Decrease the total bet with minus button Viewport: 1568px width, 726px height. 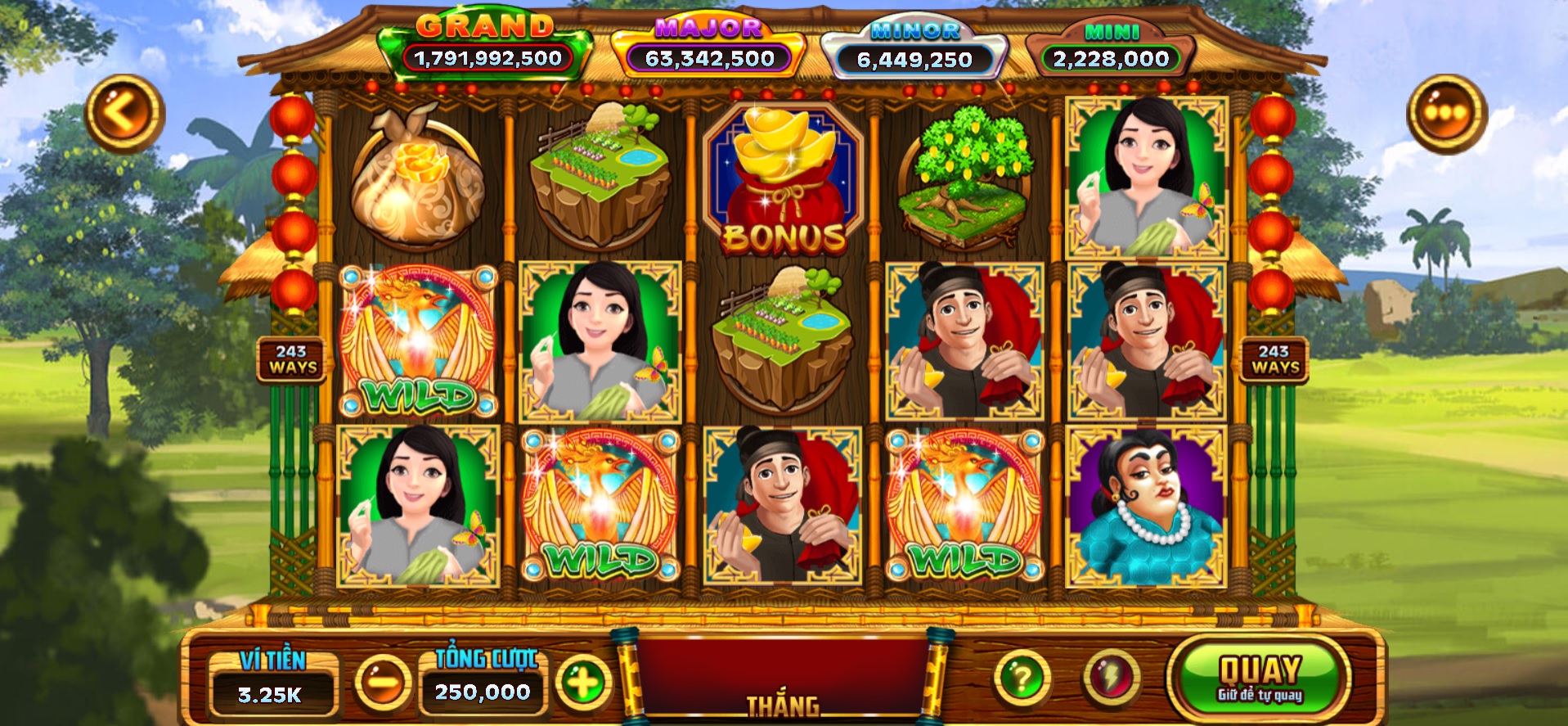(x=382, y=681)
